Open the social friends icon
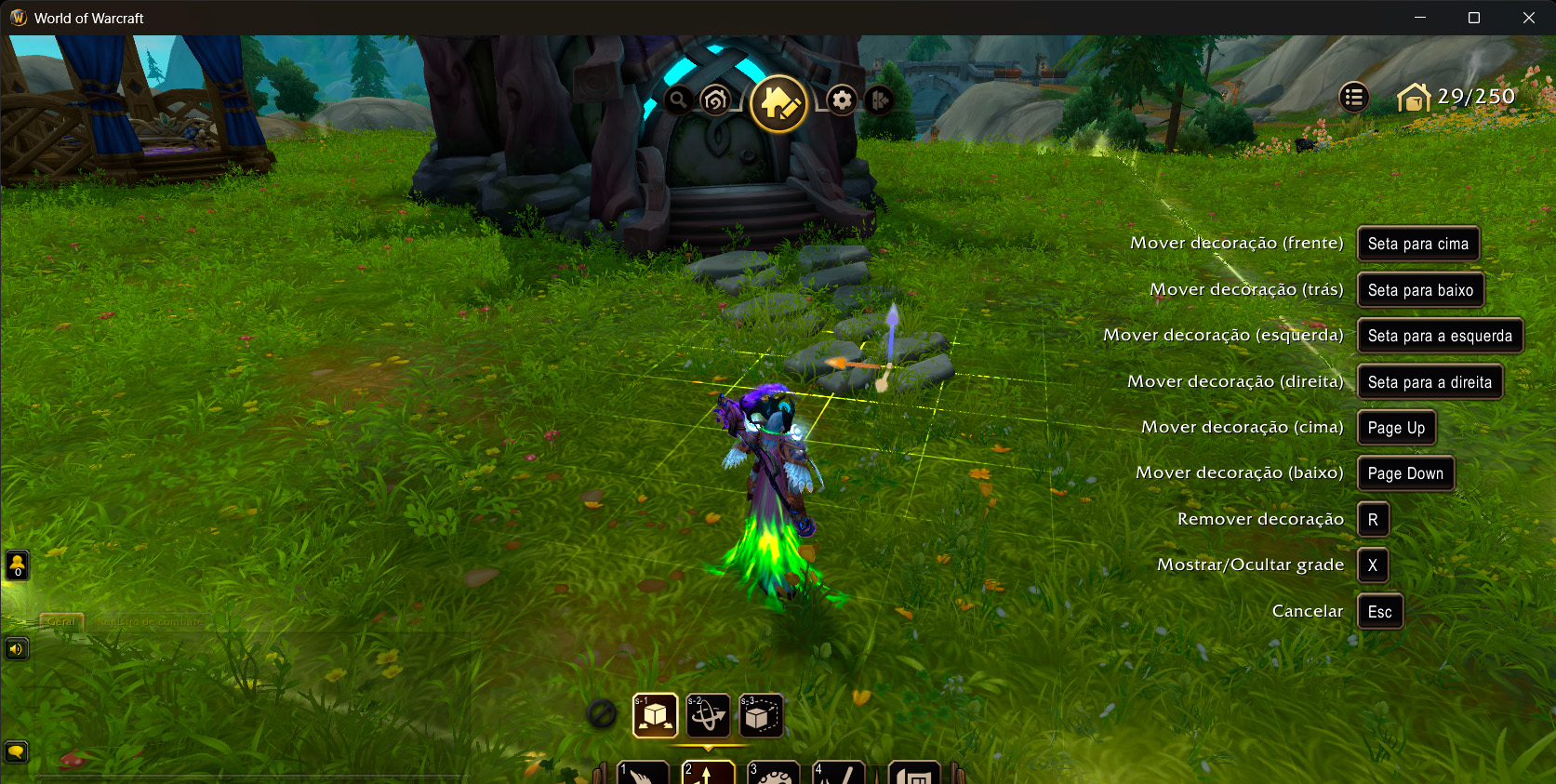 (17, 565)
